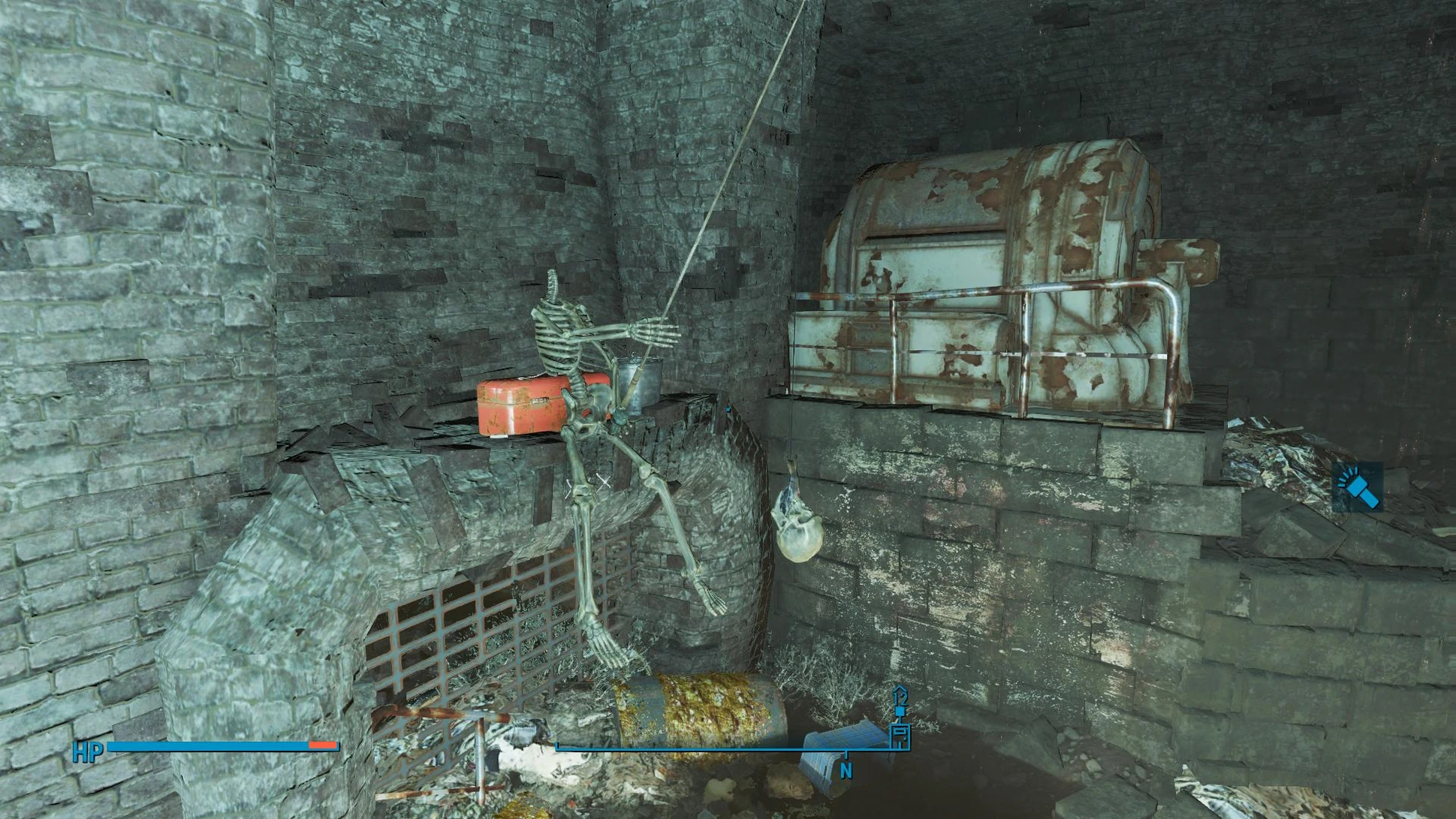Click the compass bar's N heading
1456x819 pixels.
click(846, 771)
